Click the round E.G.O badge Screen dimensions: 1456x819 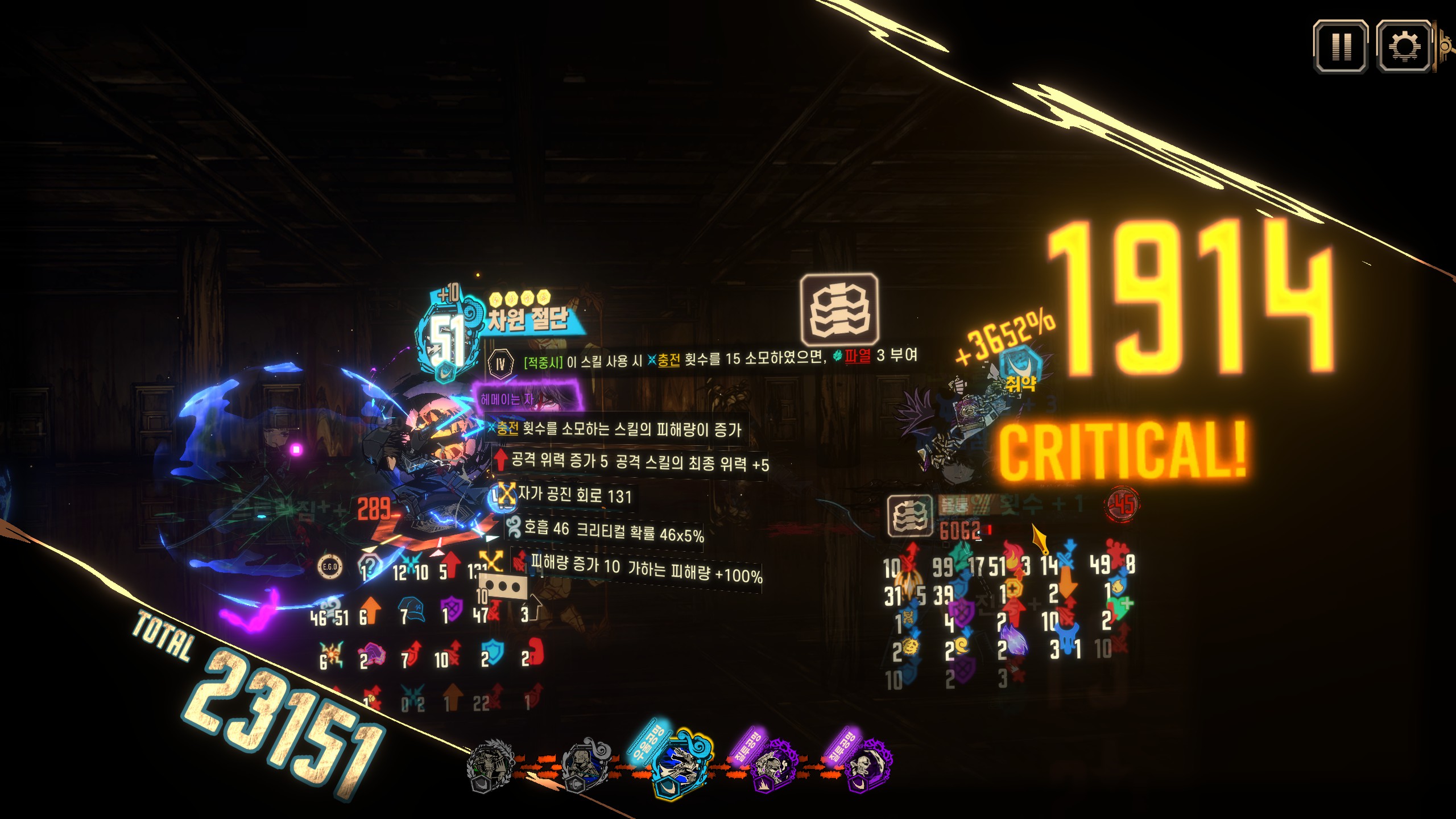tap(330, 566)
